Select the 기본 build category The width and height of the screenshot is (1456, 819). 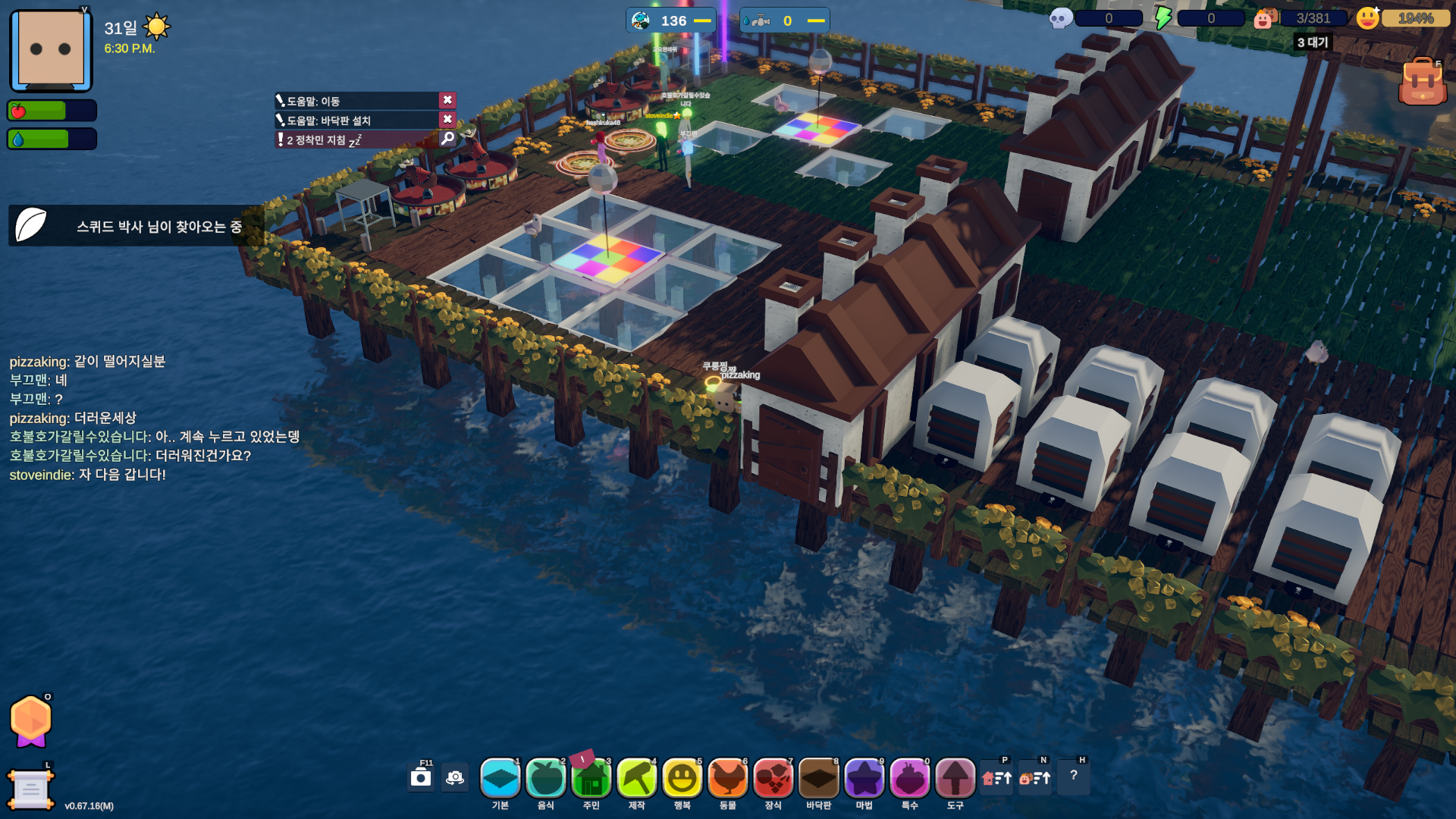pos(500,779)
